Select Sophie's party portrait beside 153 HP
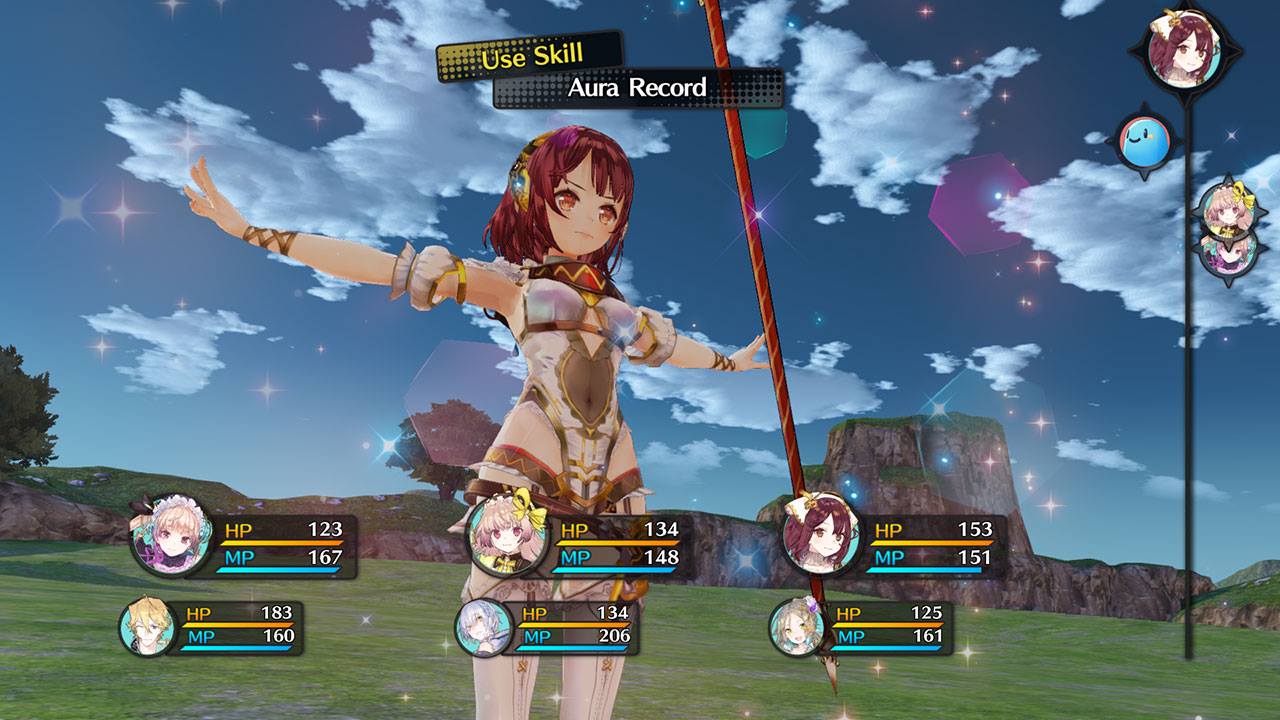Screen dimensions: 1280x720 820,538
